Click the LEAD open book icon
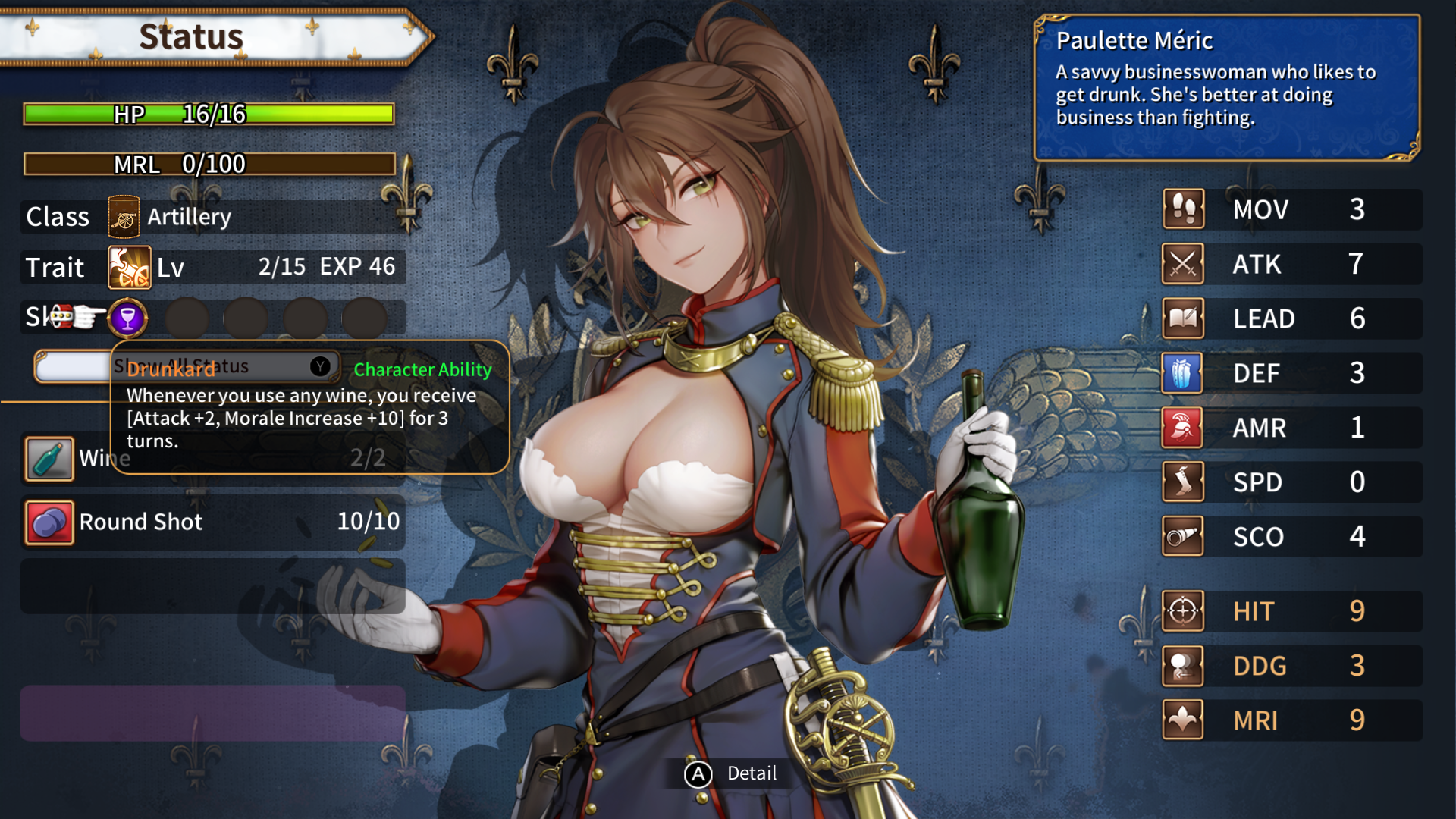The image size is (1456, 819). pyautogui.click(x=1183, y=318)
